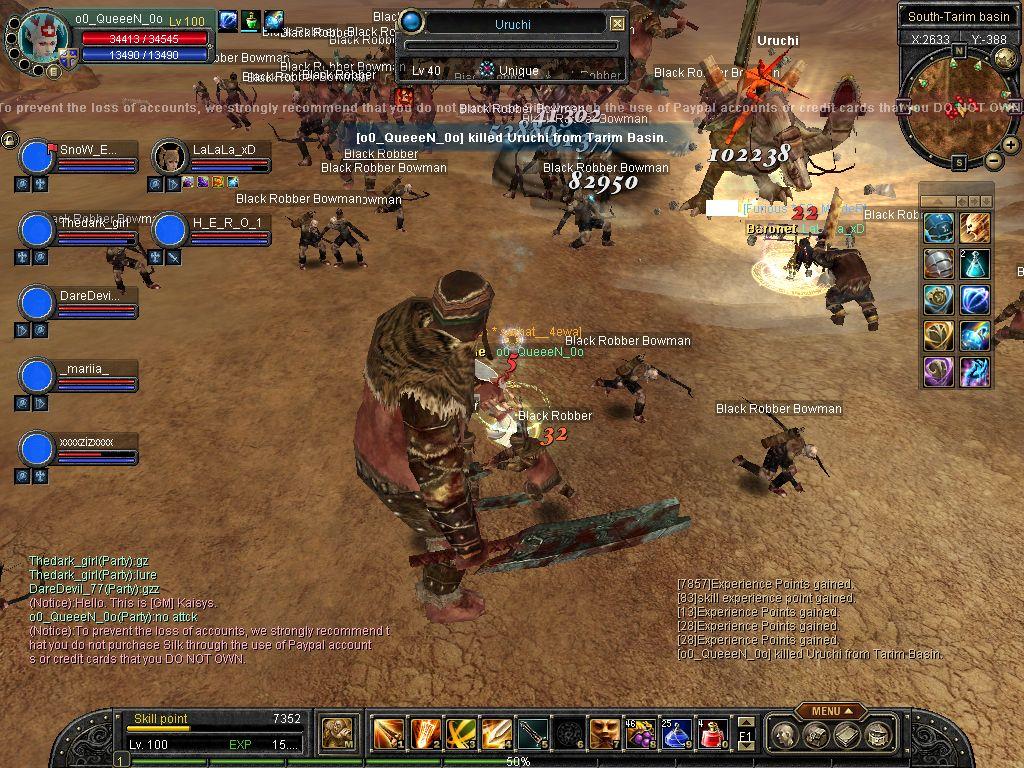Open the MENU button on bottom bar
This screenshot has width=1024, height=768.
(x=831, y=711)
